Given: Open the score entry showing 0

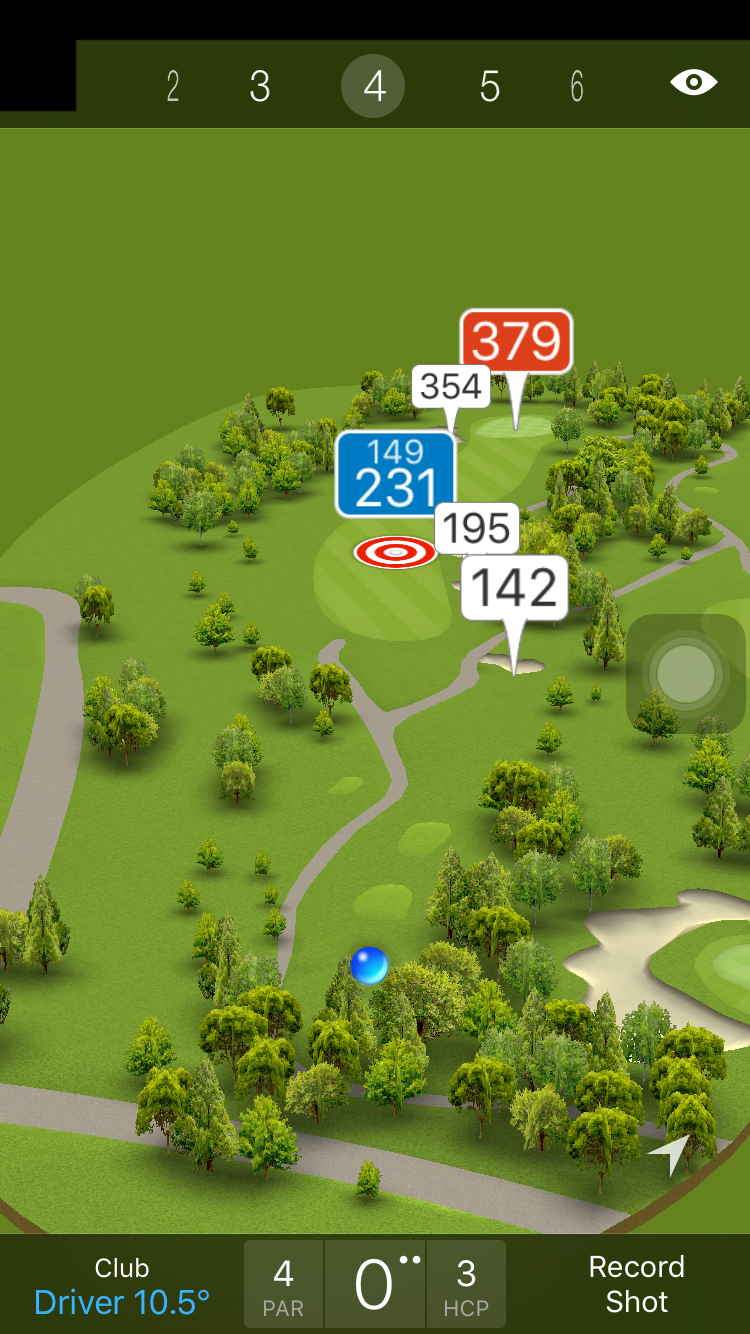Looking at the screenshot, I should [x=374, y=1285].
